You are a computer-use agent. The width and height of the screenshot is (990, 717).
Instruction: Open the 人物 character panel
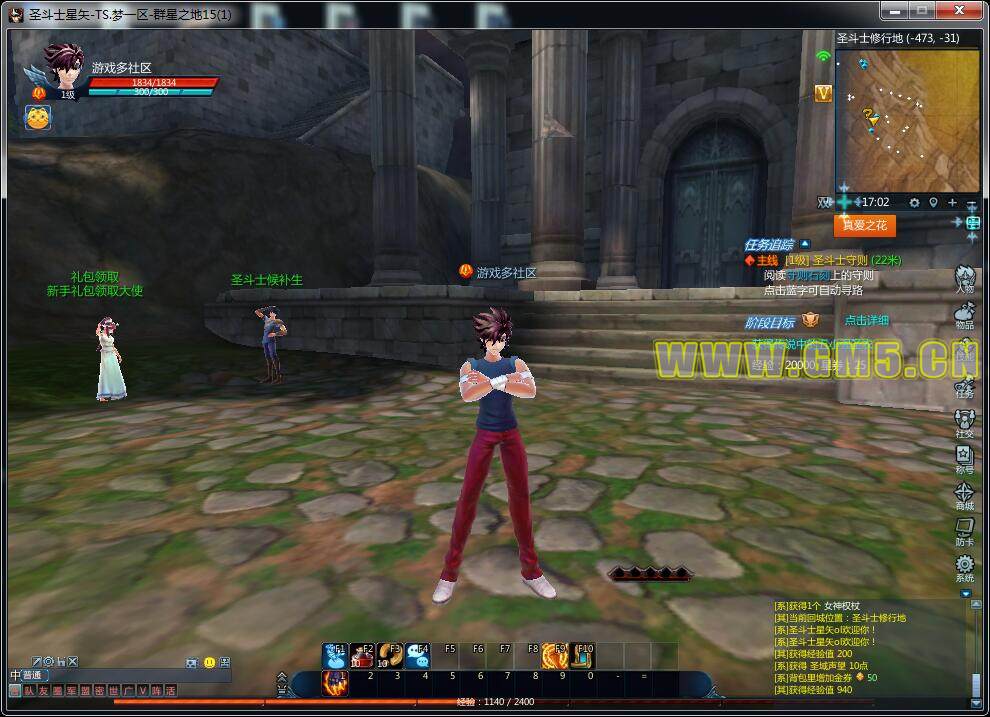(x=964, y=279)
